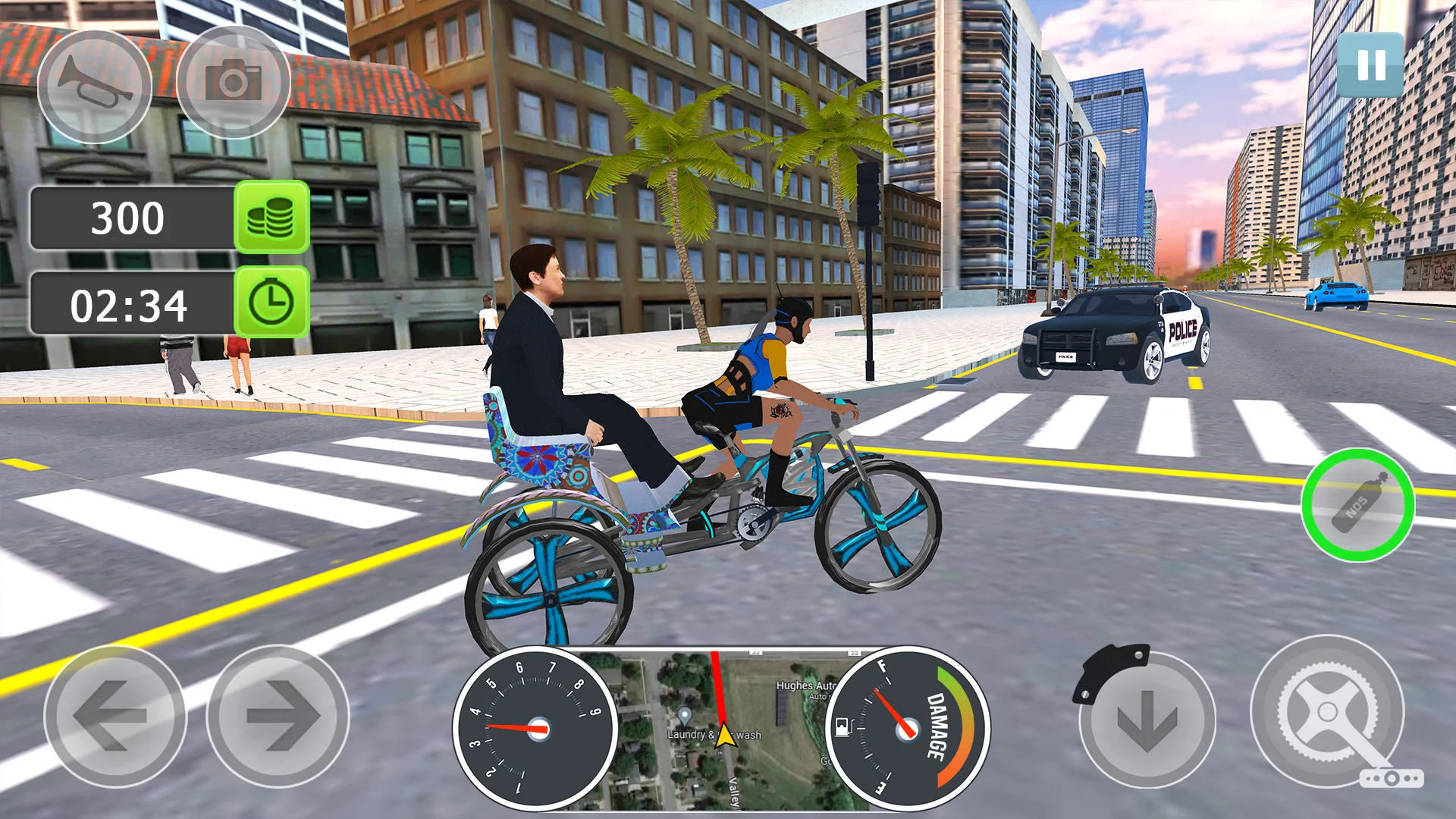Honk the horn button
The width and height of the screenshot is (1456, 819).
pos(95,86)
